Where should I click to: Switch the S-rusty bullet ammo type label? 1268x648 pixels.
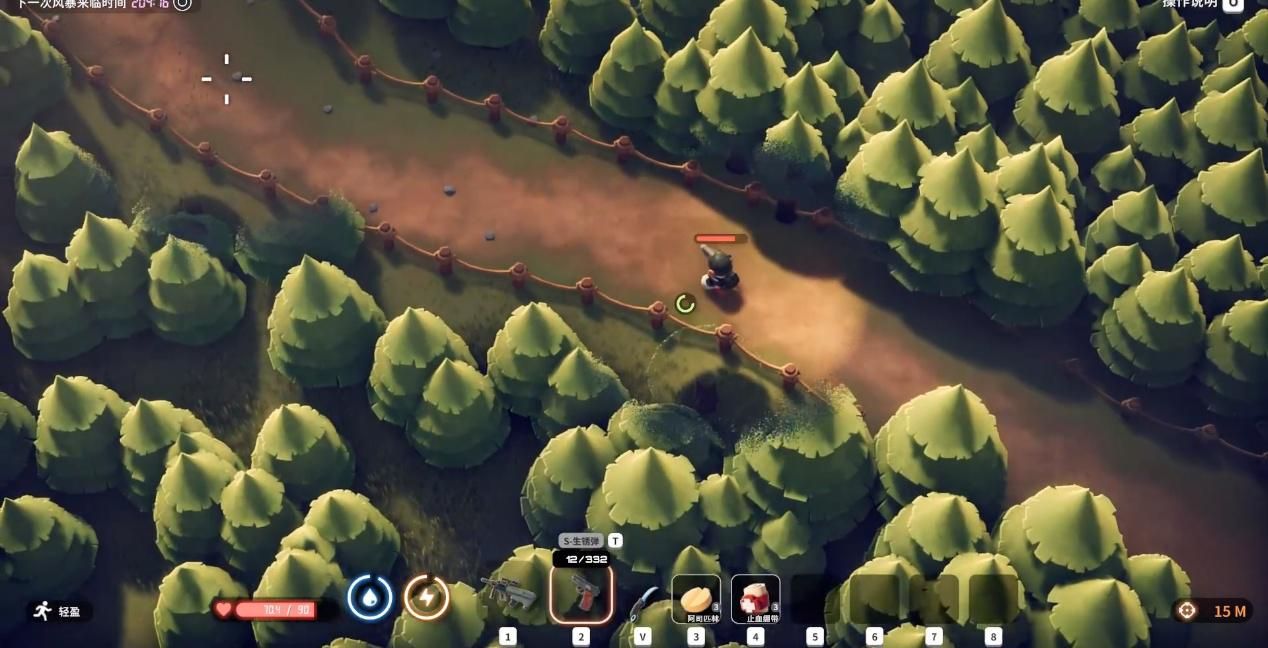pos(582,541)
